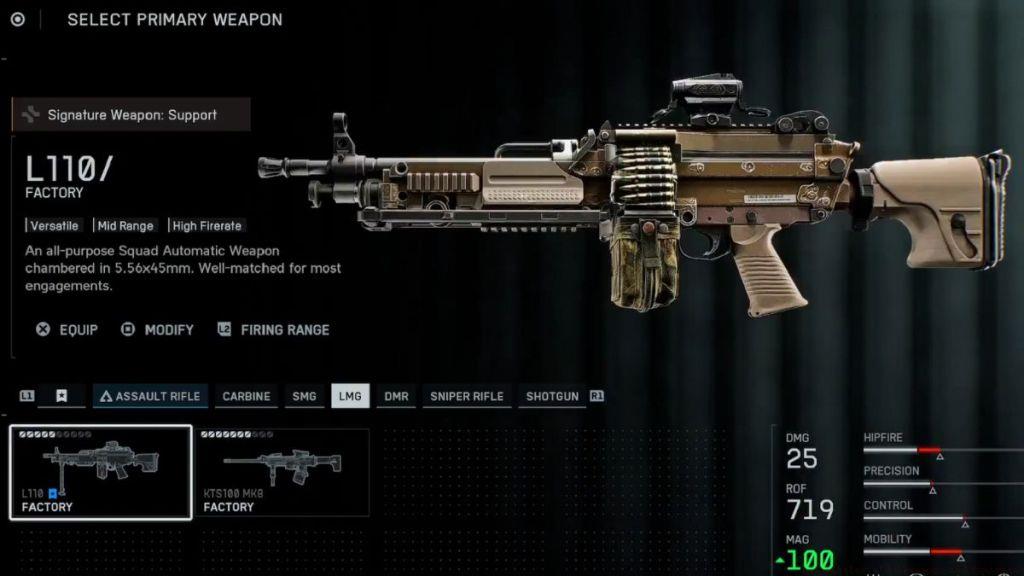Screen dimensions: 1024x576
Task: Open the Modify weapon option
Action: 157,330
